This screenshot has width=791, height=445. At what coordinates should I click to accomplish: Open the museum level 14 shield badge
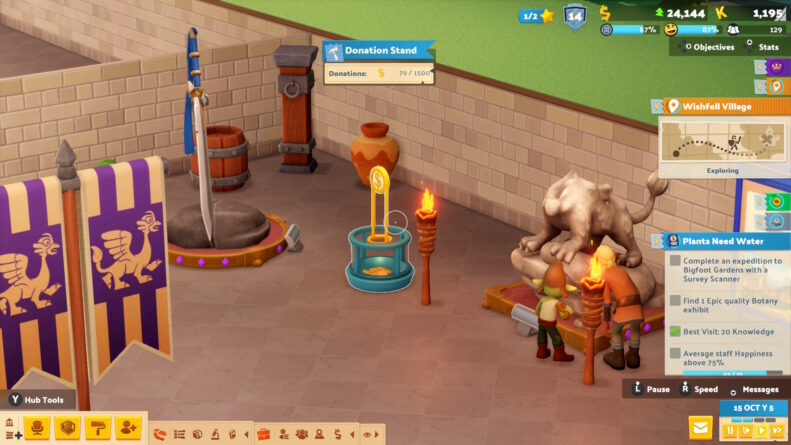tap(574, 16)
